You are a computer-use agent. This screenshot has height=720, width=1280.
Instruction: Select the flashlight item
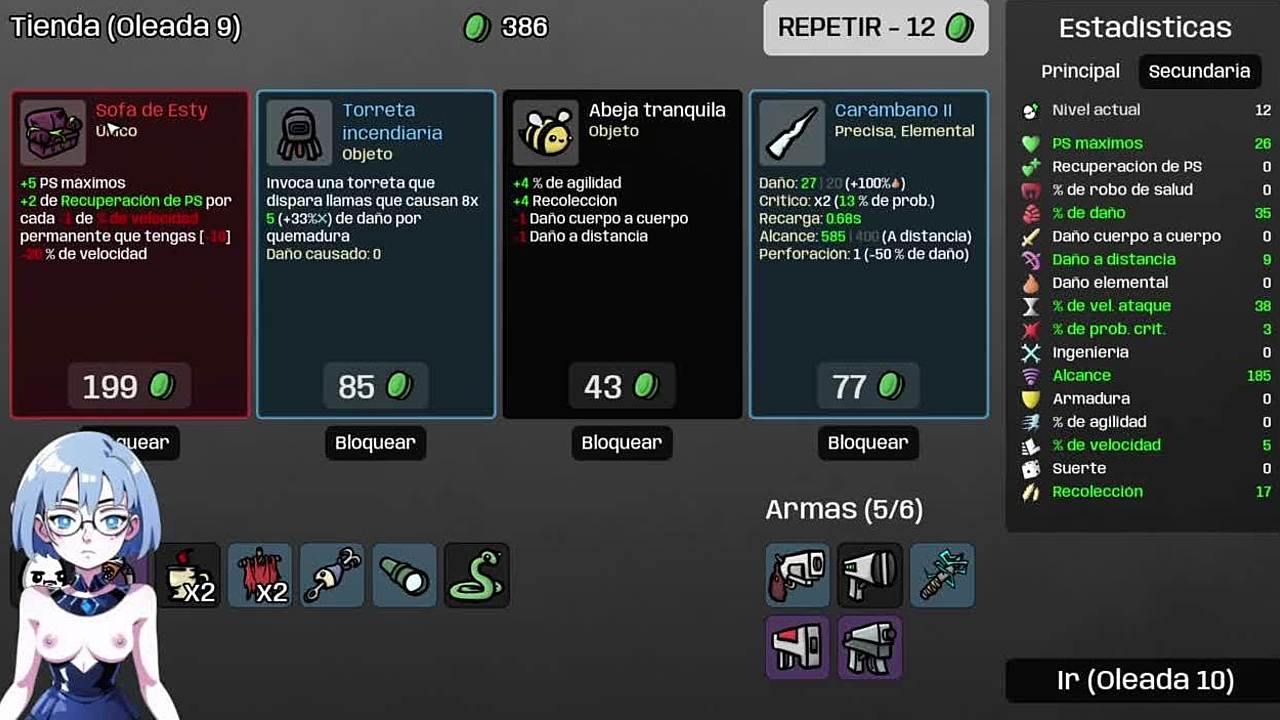(x=405, y=576)
